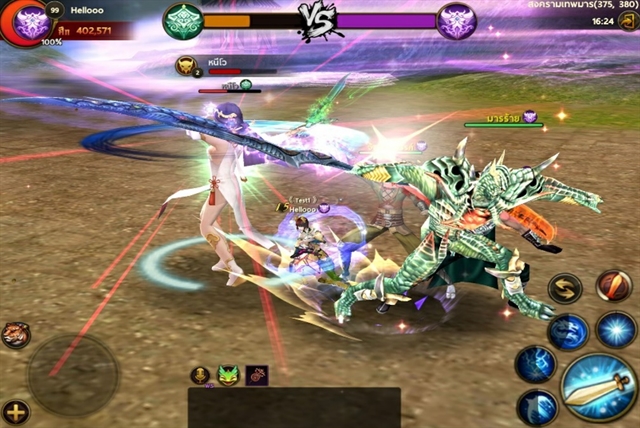Open the green dragon mask icon
The image size is (640, 428).
pos(228,375)
